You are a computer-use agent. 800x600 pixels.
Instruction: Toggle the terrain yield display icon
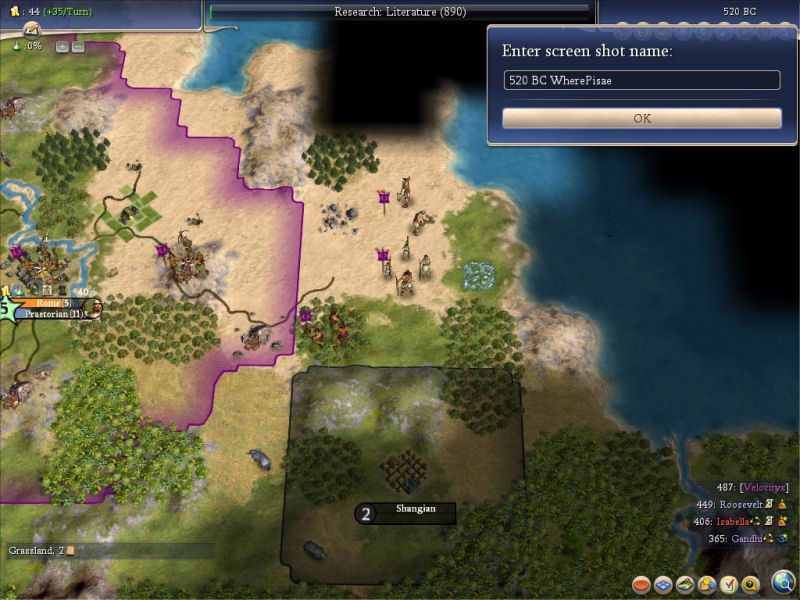[685, 584]
